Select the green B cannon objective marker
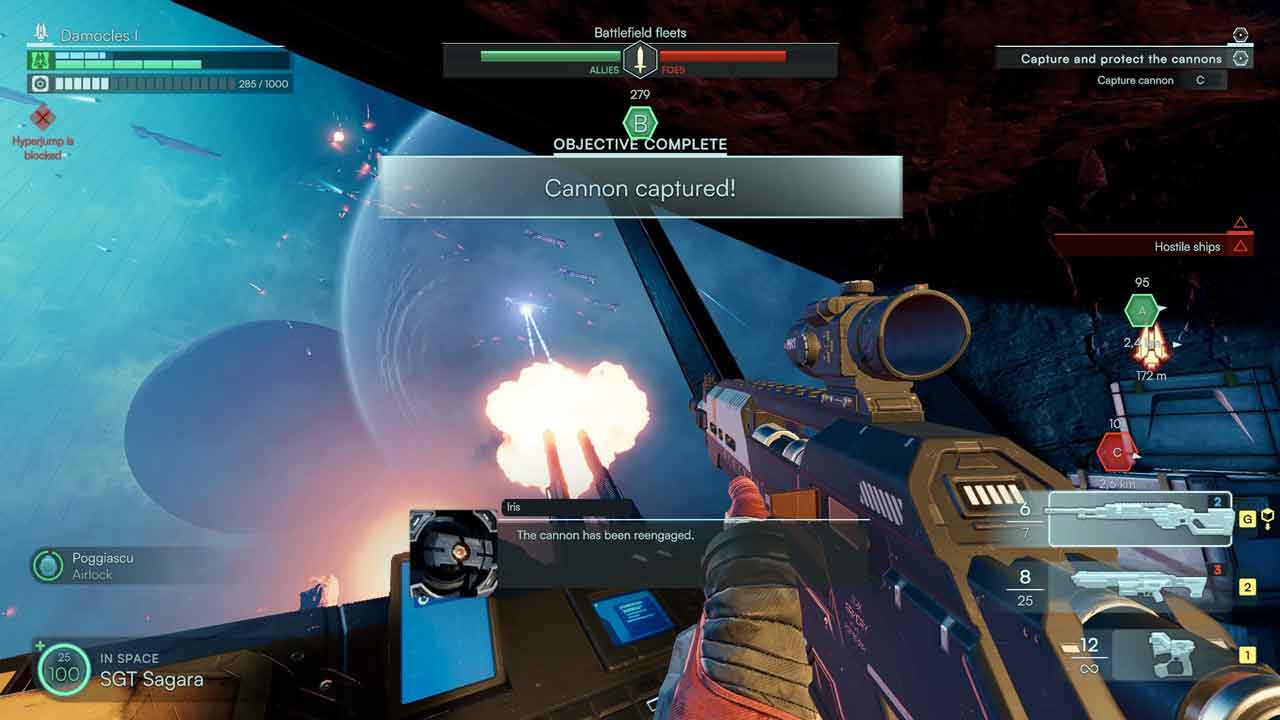 click(x=640, y=124)
